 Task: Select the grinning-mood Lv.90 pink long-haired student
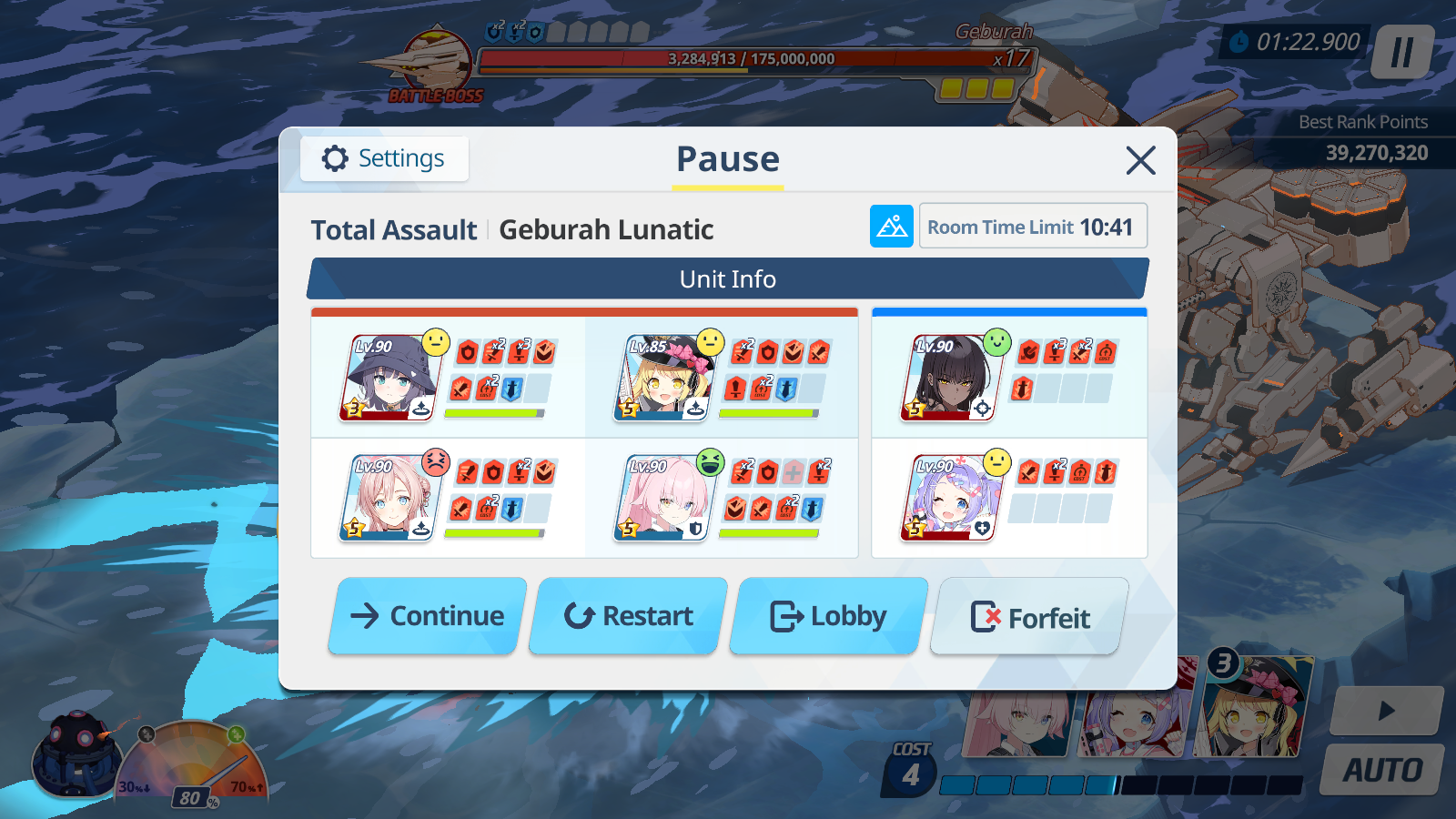(665, 498)
